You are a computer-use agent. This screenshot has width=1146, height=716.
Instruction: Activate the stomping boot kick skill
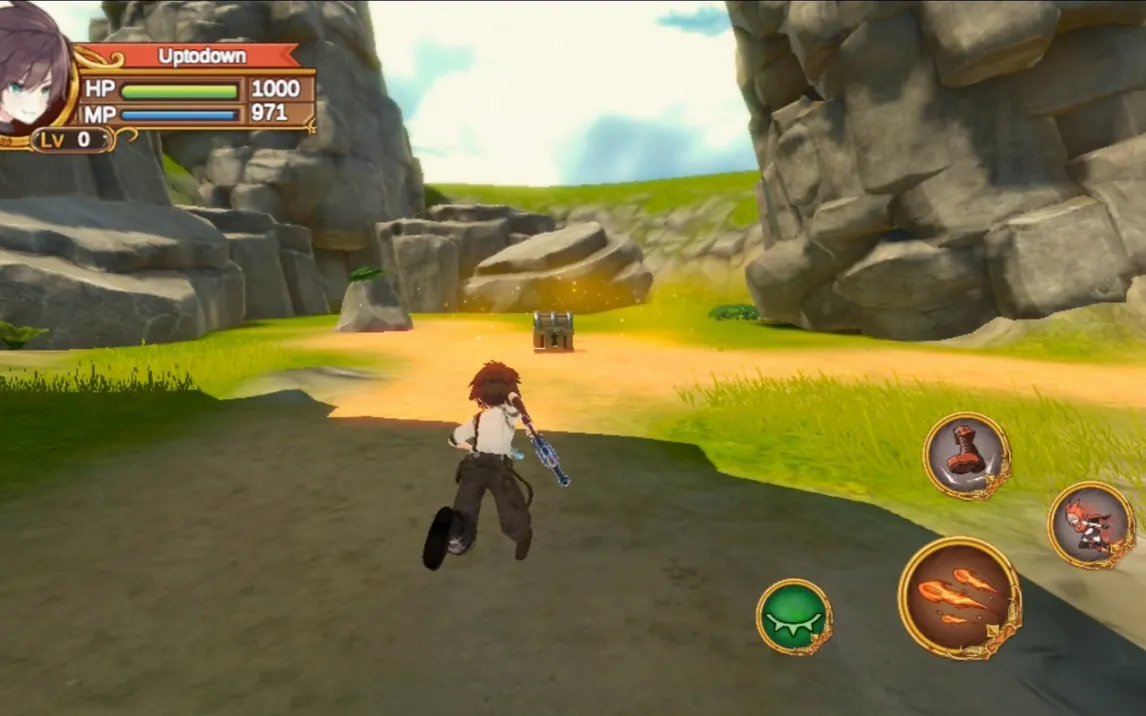pos(966,456)
